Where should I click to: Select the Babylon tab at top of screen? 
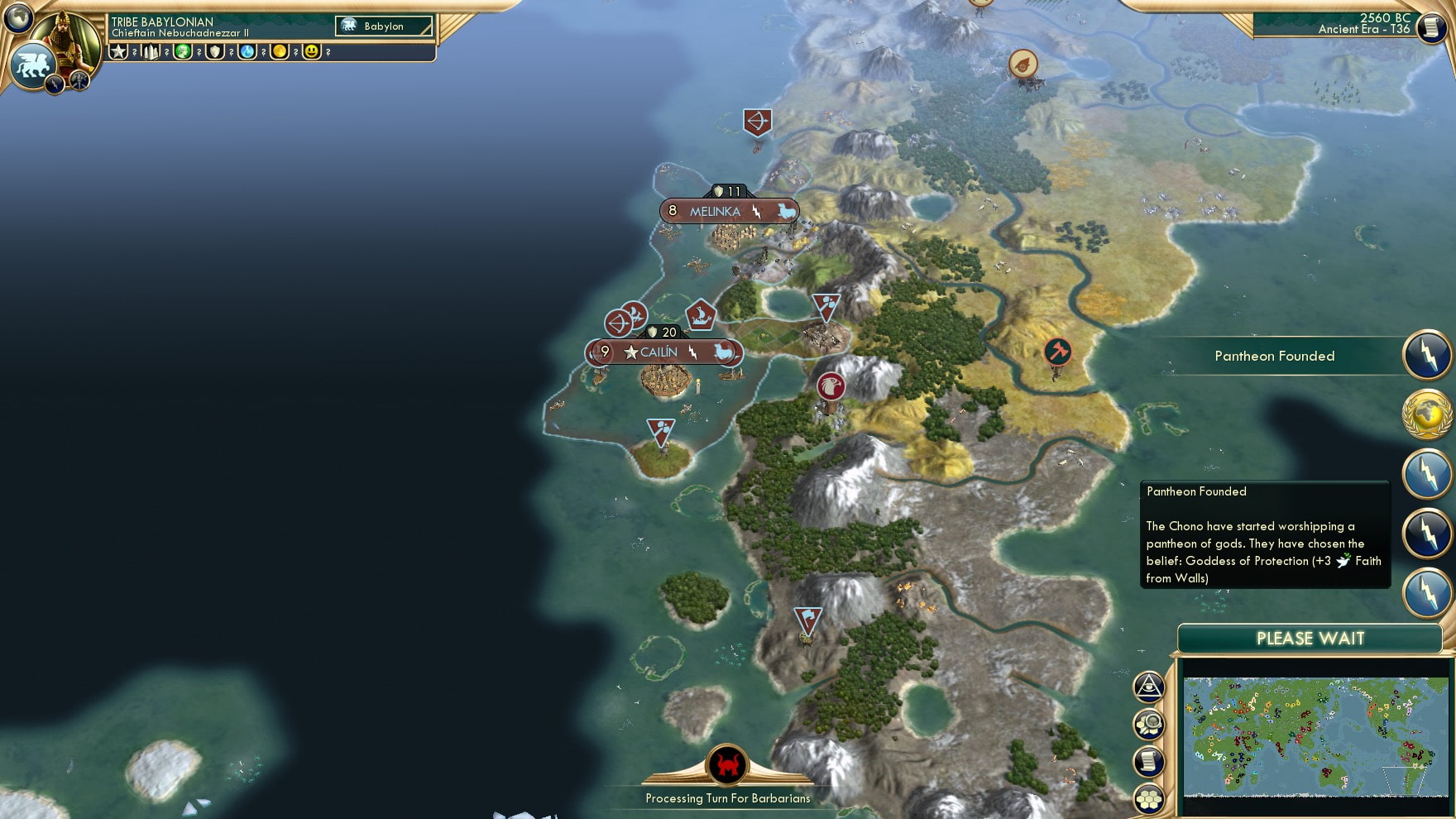pos(384,26)
